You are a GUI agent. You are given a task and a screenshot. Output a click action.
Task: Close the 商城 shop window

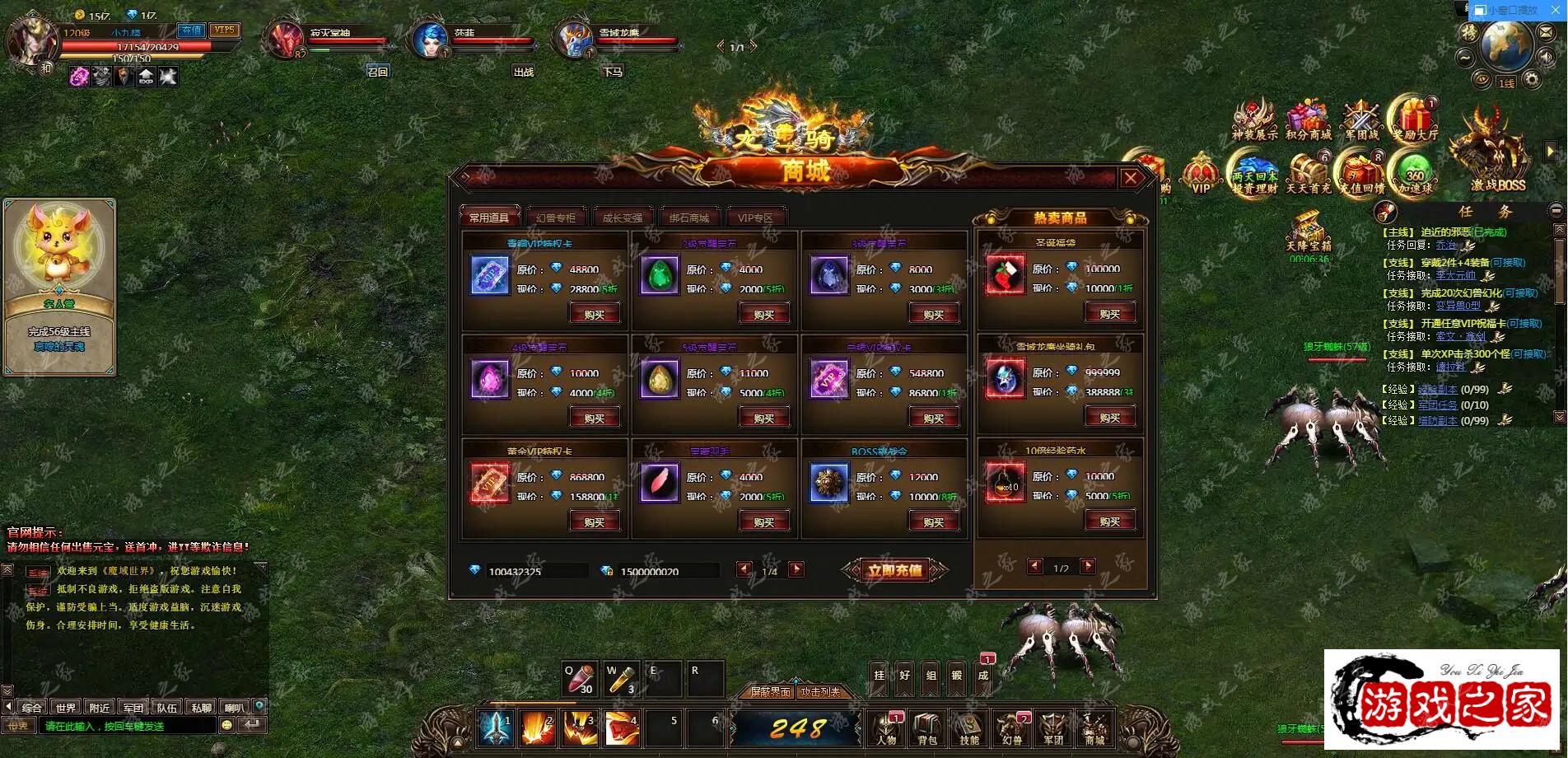[x=1131, y=178]
